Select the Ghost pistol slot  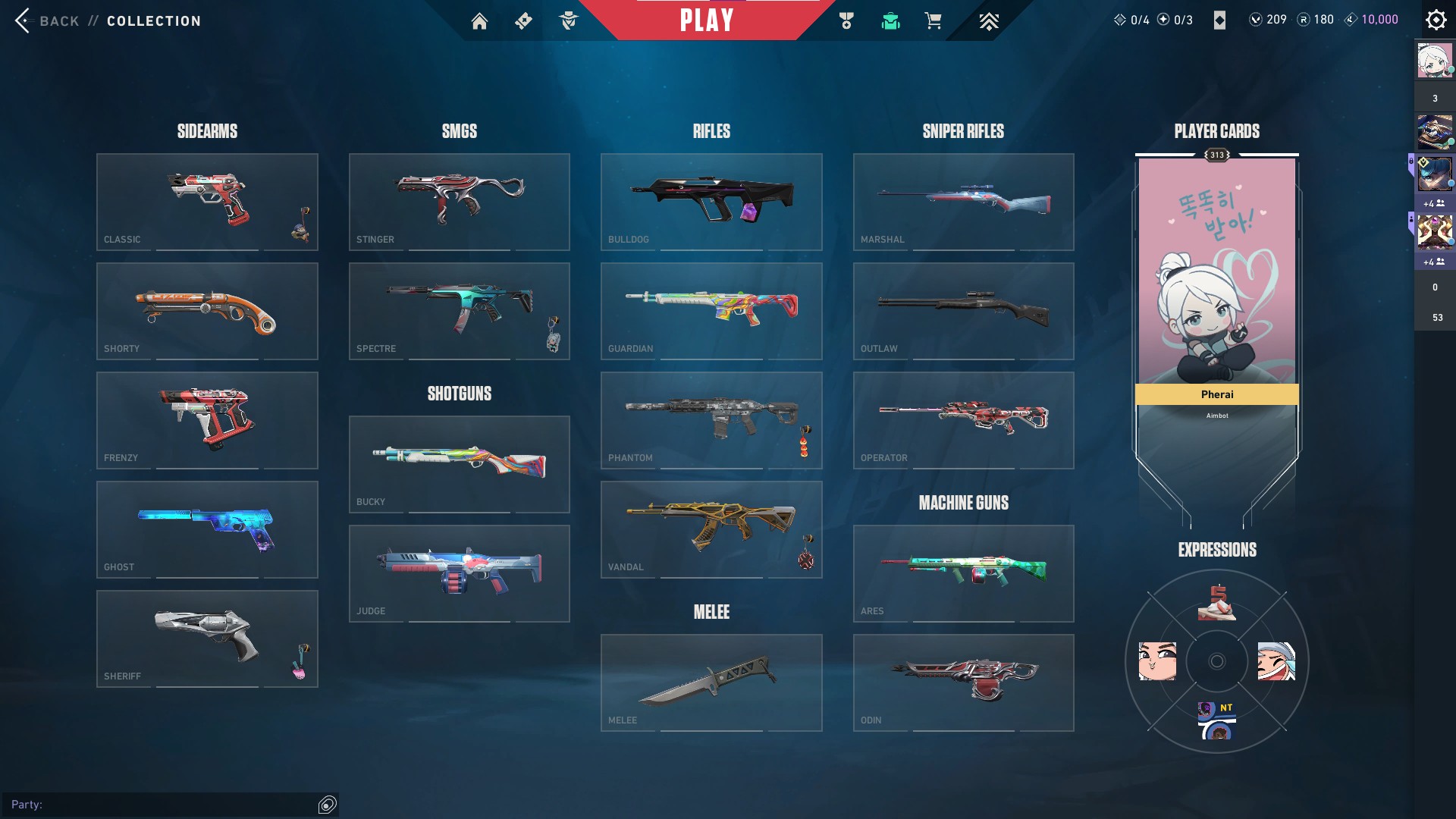coord(207,529)
